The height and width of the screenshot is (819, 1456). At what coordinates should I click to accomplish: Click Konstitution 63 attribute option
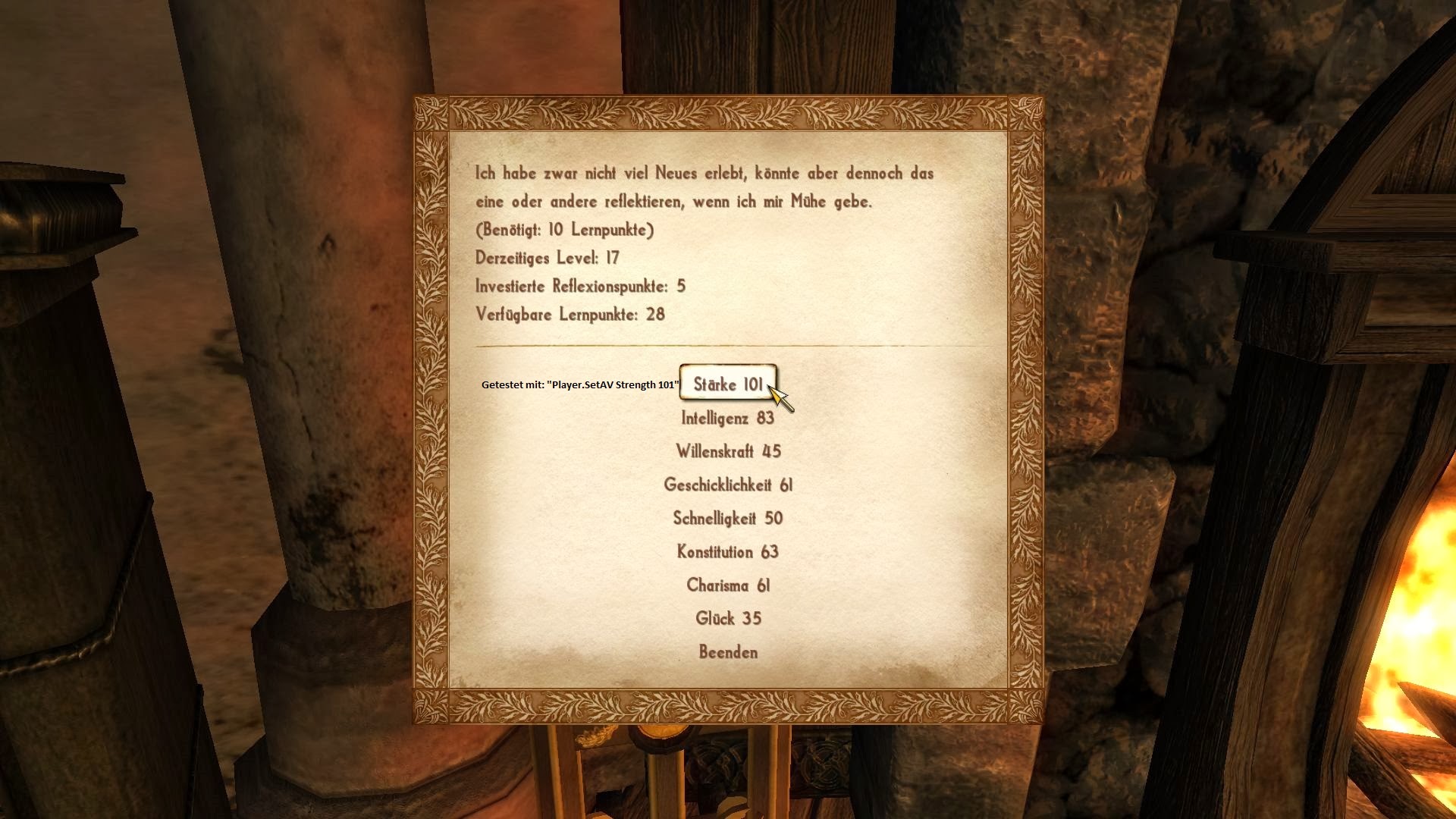point(728,551)
